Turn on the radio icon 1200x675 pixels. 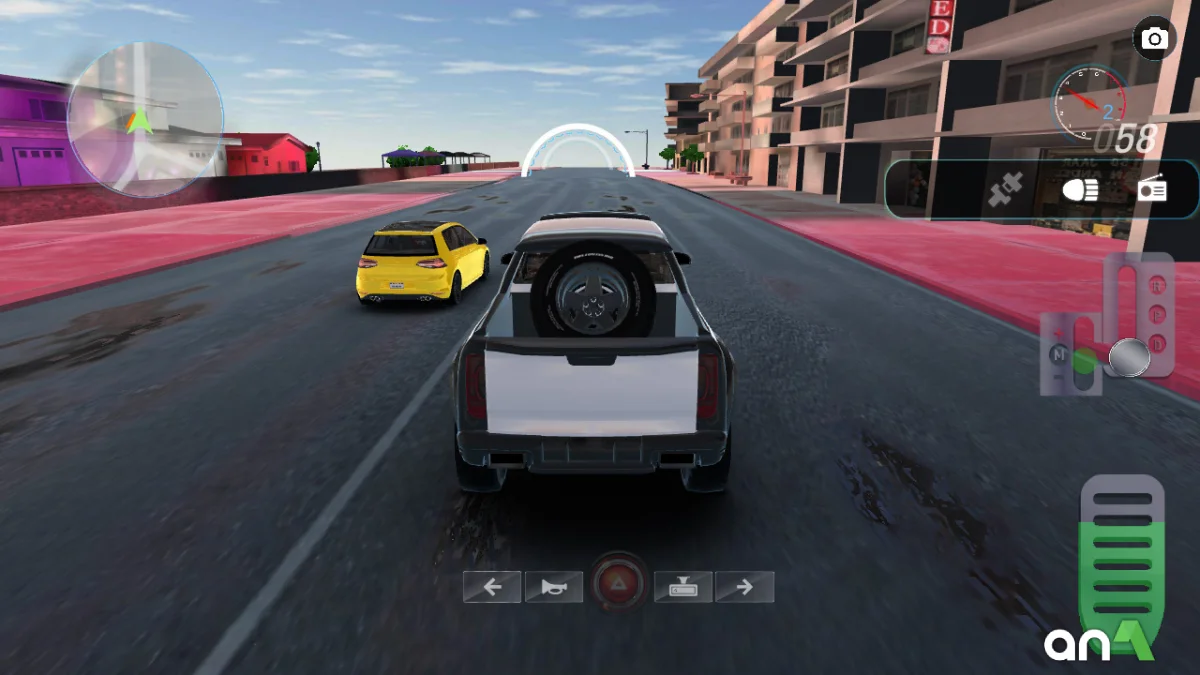(x=1152, y=190)
